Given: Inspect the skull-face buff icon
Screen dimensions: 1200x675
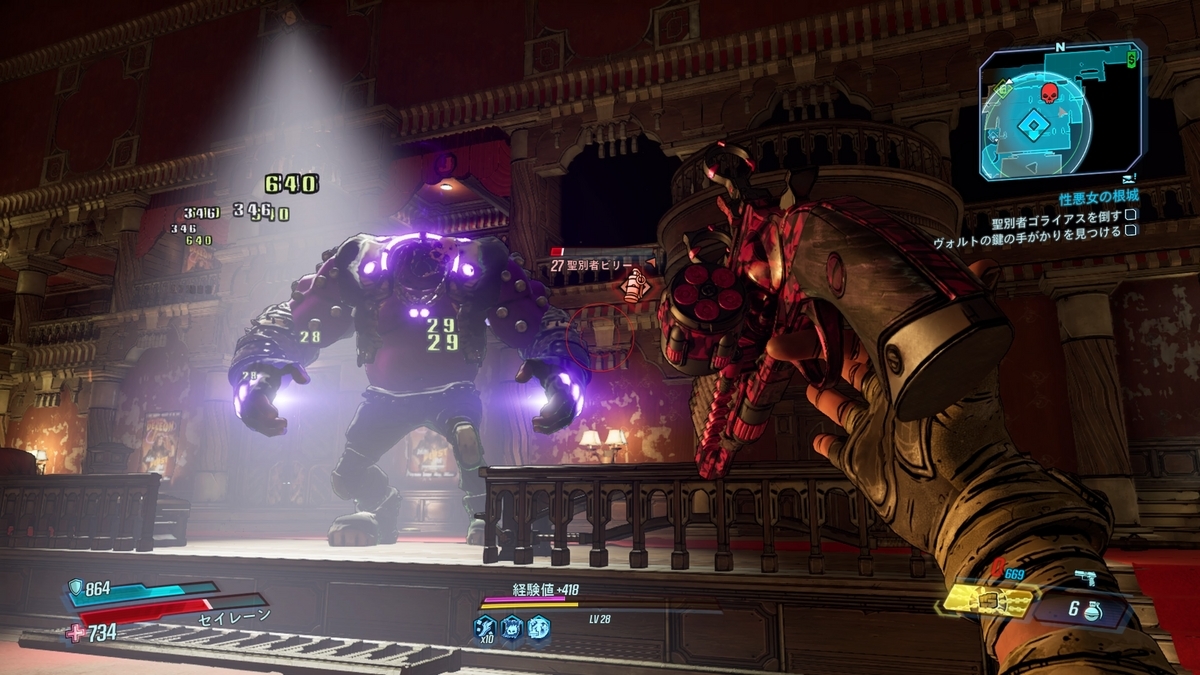Looking at the screenshot, I should (511, 627).
